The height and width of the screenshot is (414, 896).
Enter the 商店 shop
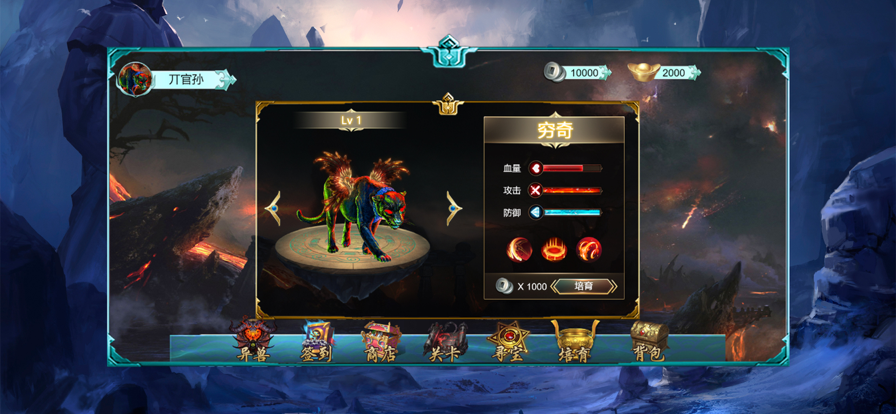click(x=381, y=340)
